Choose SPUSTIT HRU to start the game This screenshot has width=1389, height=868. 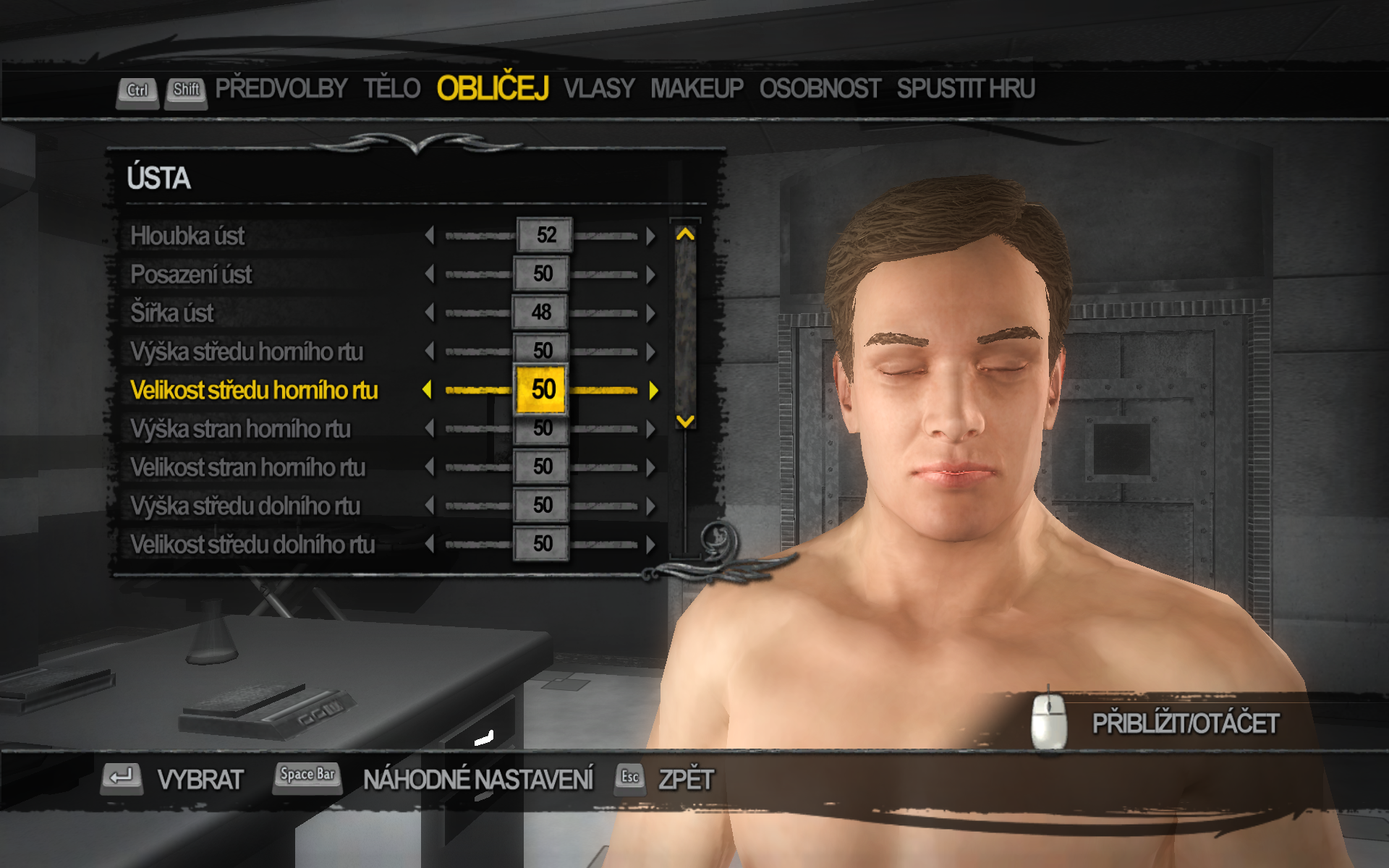[x=966, y=89]
